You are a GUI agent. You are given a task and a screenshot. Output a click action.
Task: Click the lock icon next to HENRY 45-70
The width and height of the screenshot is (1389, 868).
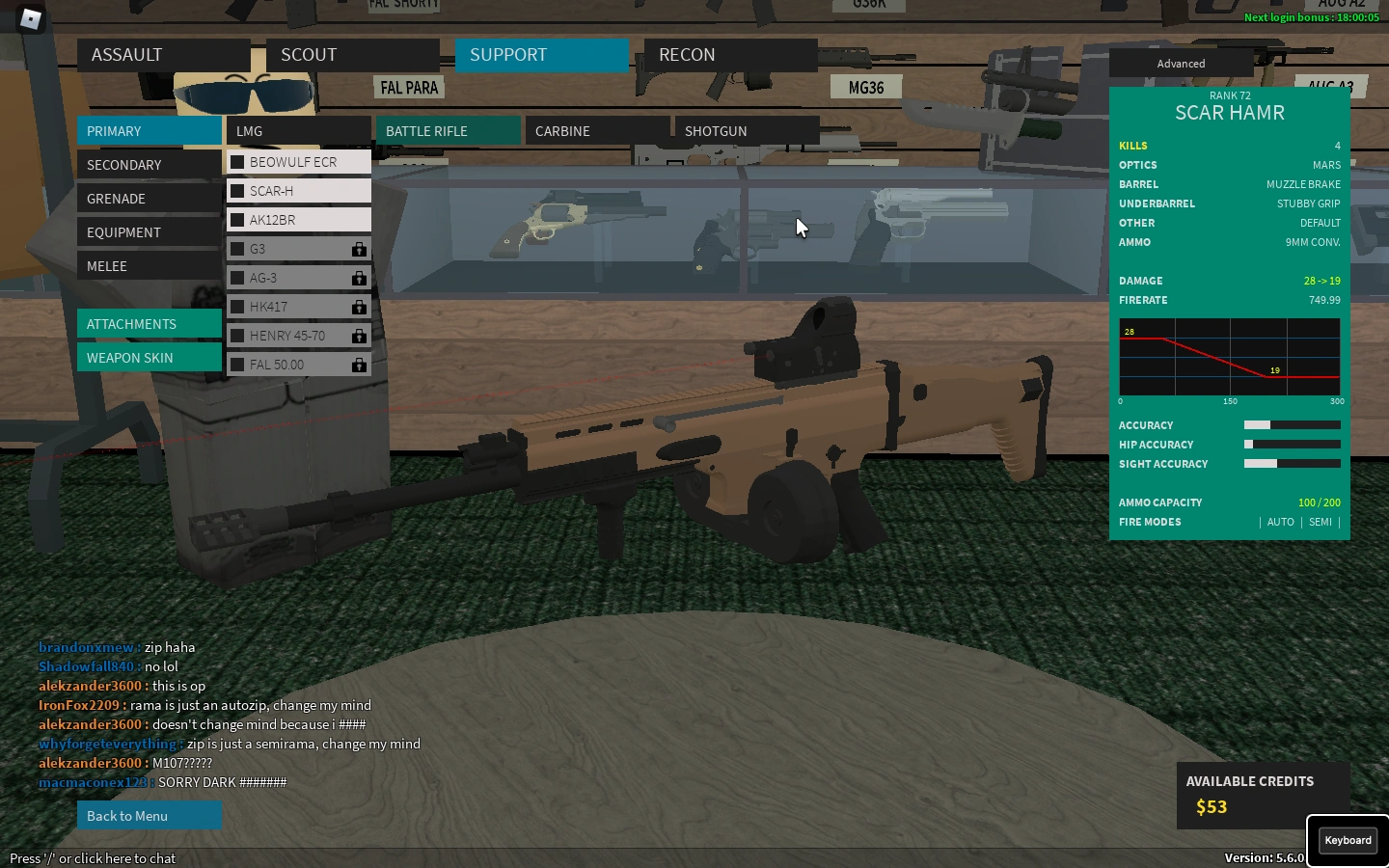tap(359, 336)
